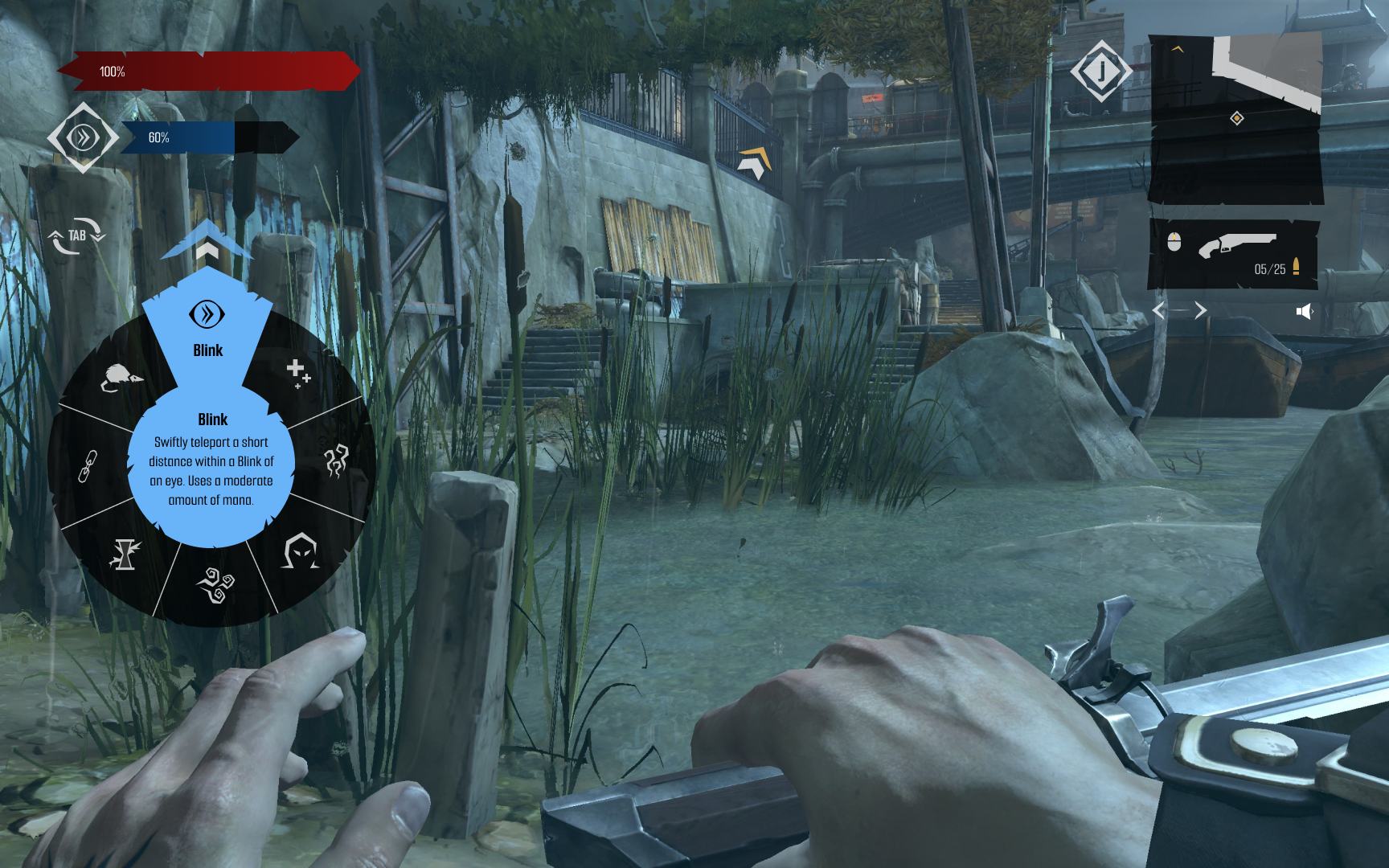Select the plus signs power wedge
The height and width of the screenshot is (868, 1389).
(298, 372)
